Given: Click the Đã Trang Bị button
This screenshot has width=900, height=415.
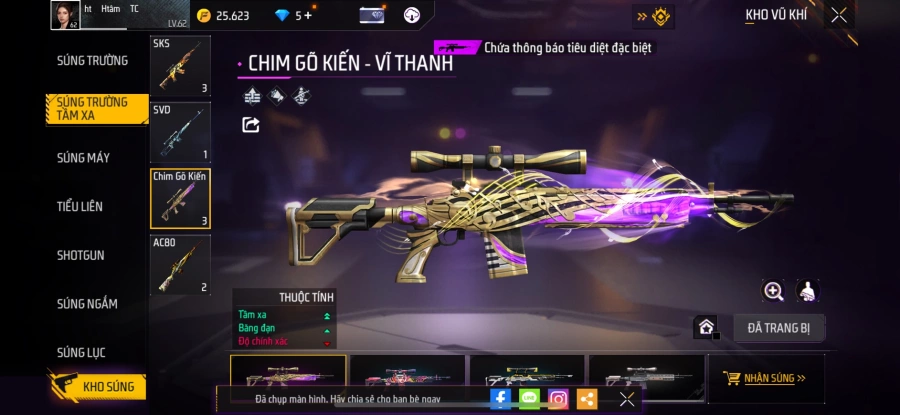Looking at the screenshot, I should (x=778, y=327).
